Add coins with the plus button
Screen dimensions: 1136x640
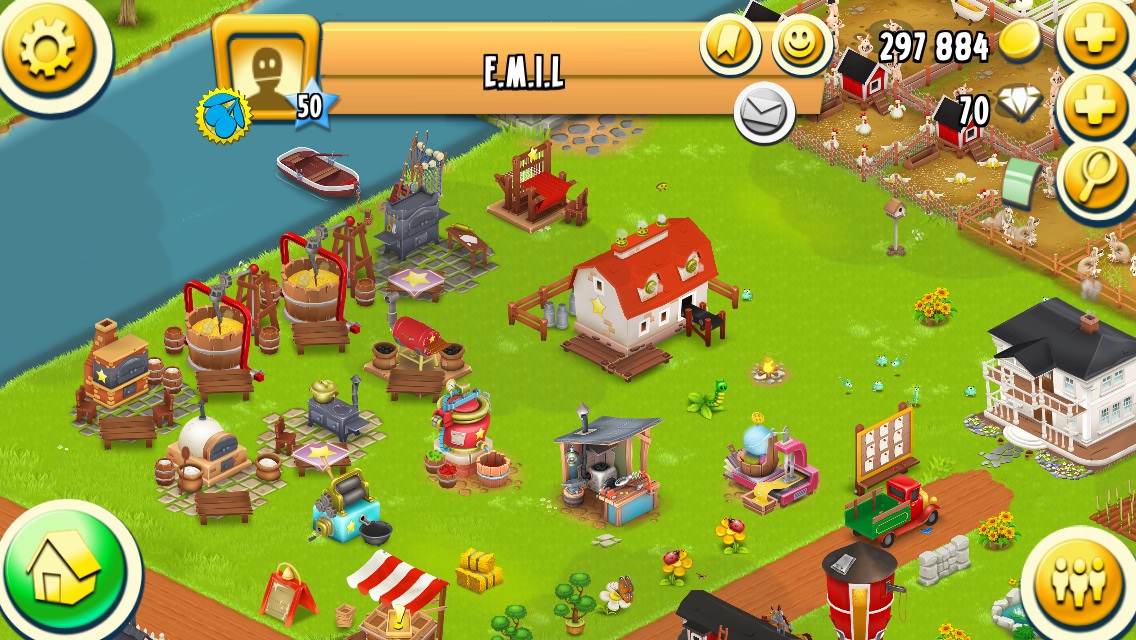[x=1095, y=38]
